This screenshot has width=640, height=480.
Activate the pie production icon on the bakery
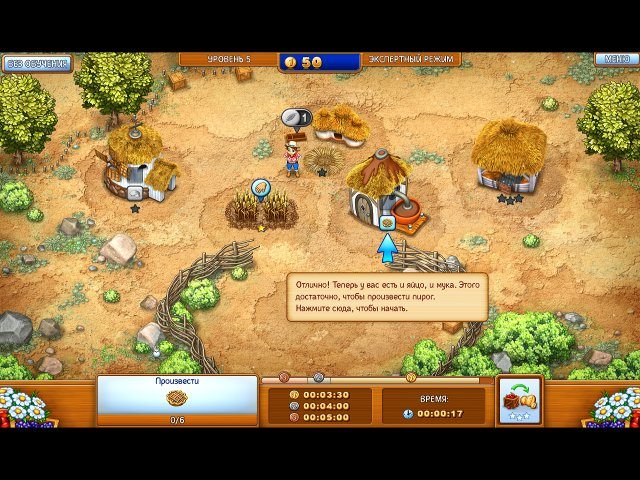pyautogui.click(x=386, y=223)
